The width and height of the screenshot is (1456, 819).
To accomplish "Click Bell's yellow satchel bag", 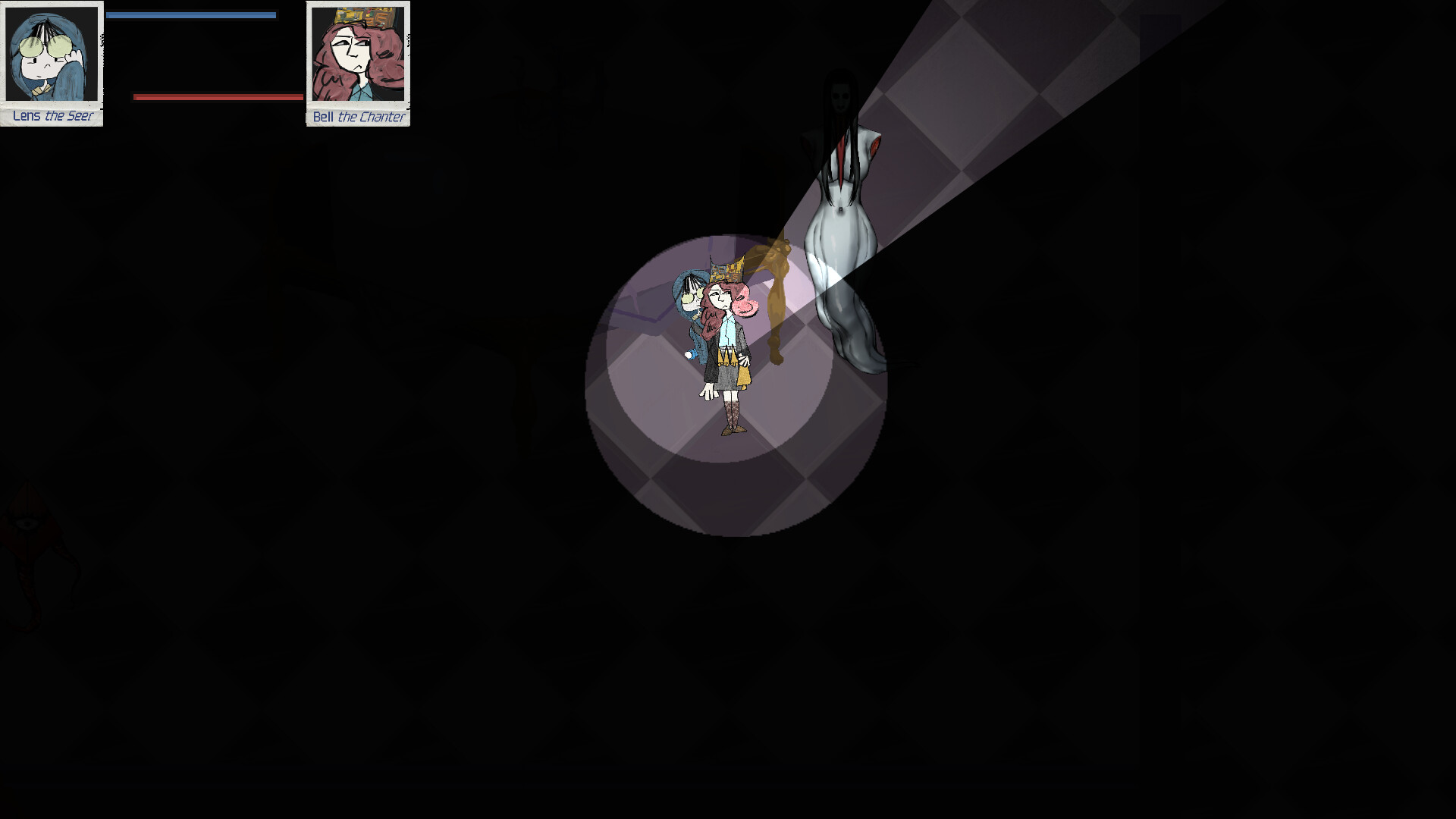I will point(743,375).
